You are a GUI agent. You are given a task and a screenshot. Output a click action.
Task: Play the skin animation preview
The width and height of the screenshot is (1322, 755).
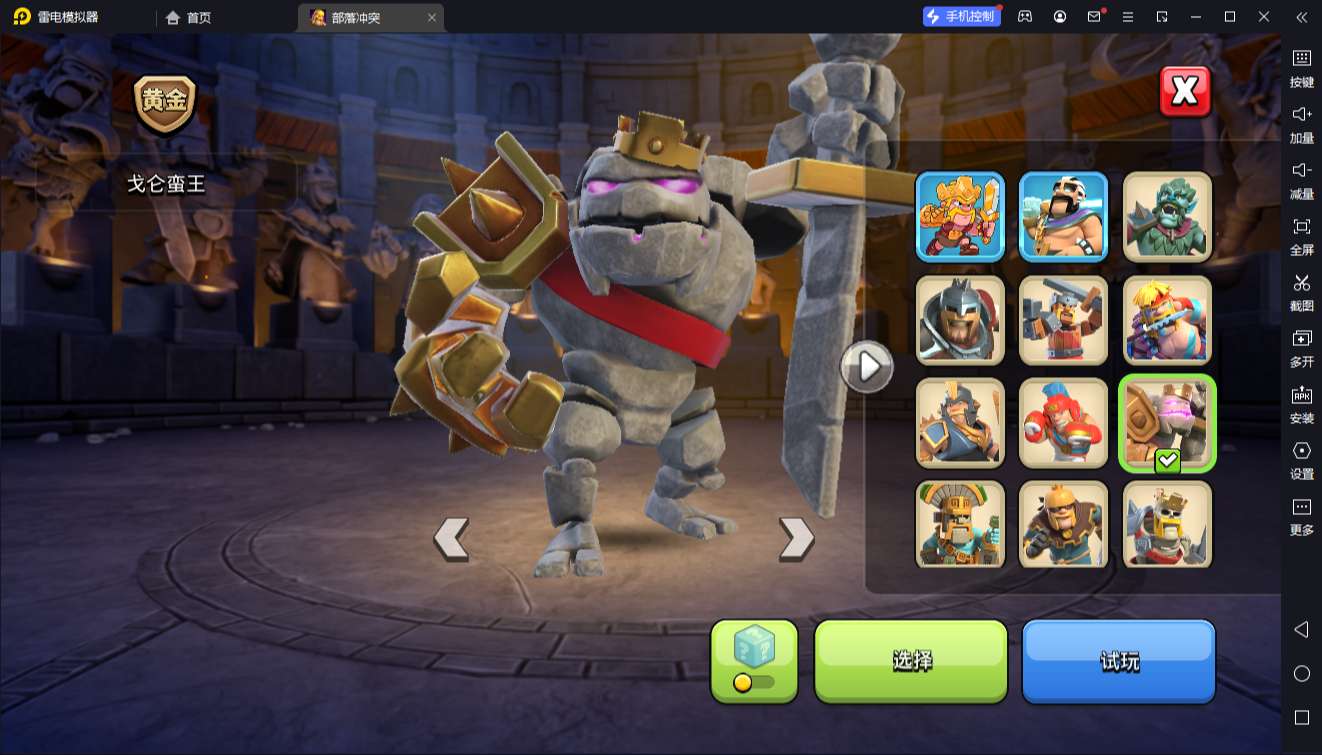pos(866,367)
